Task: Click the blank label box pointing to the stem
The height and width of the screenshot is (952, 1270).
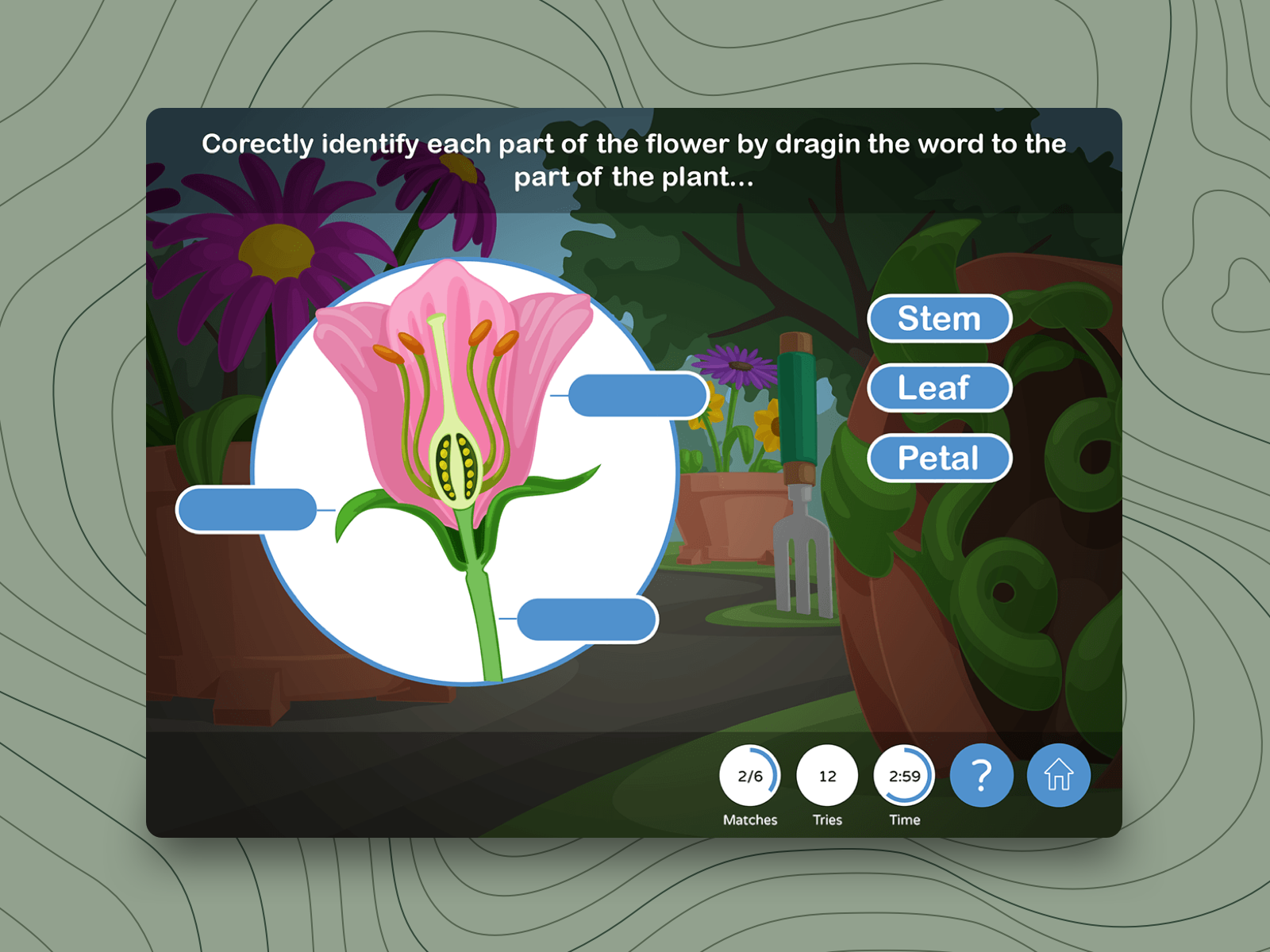Action: coord(587,619)
